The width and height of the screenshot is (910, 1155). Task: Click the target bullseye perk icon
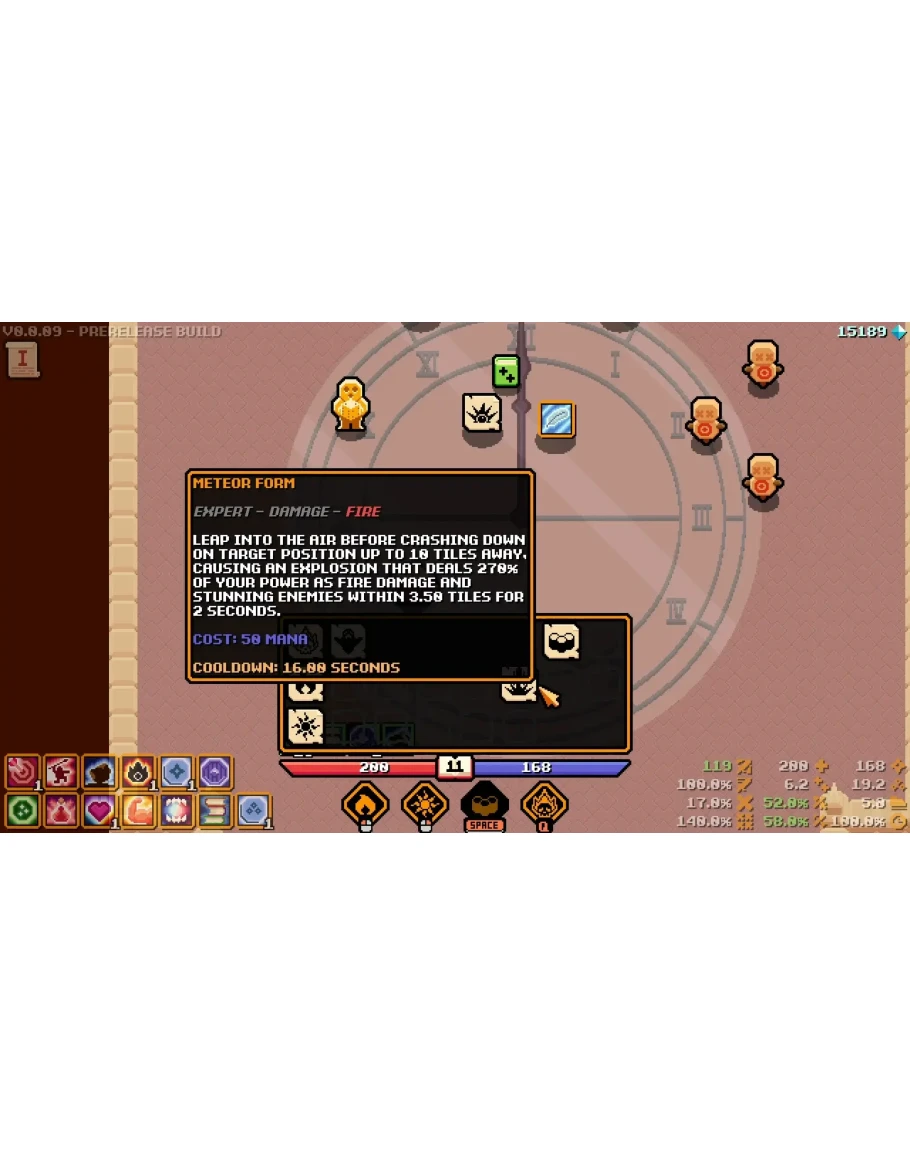pyautogui.click(x=22, y=772)
